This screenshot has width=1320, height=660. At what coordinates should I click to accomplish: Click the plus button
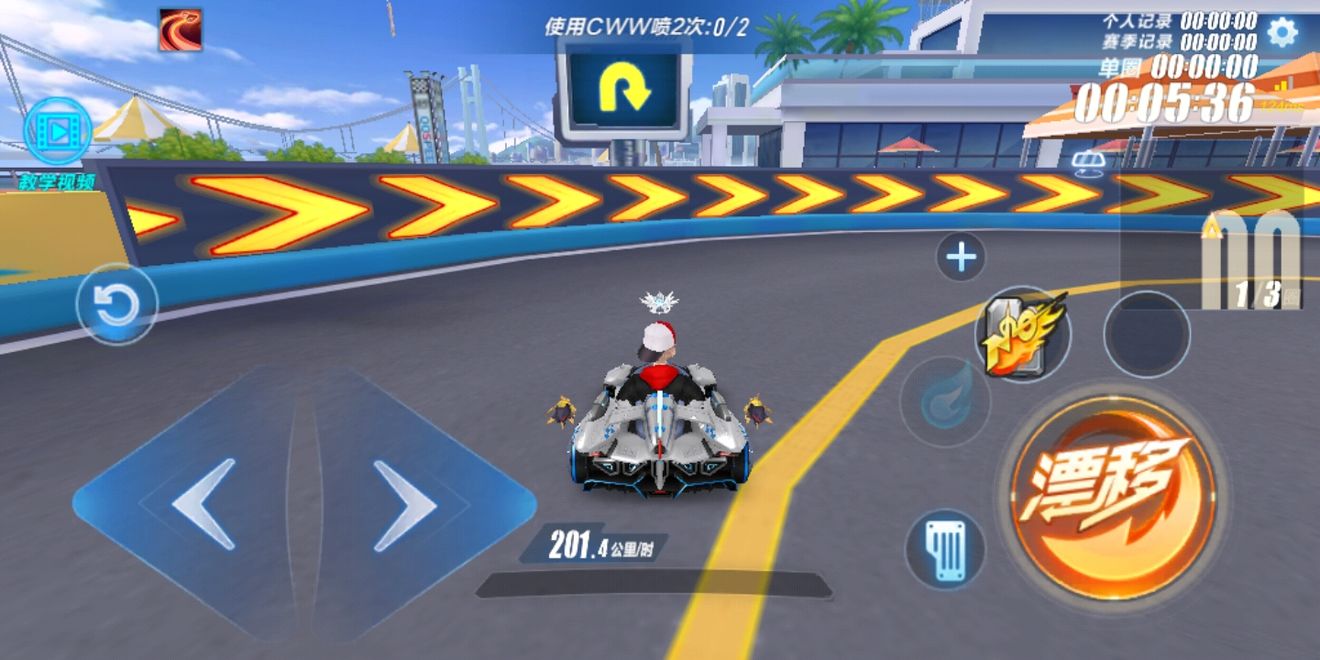pos(961,258)
